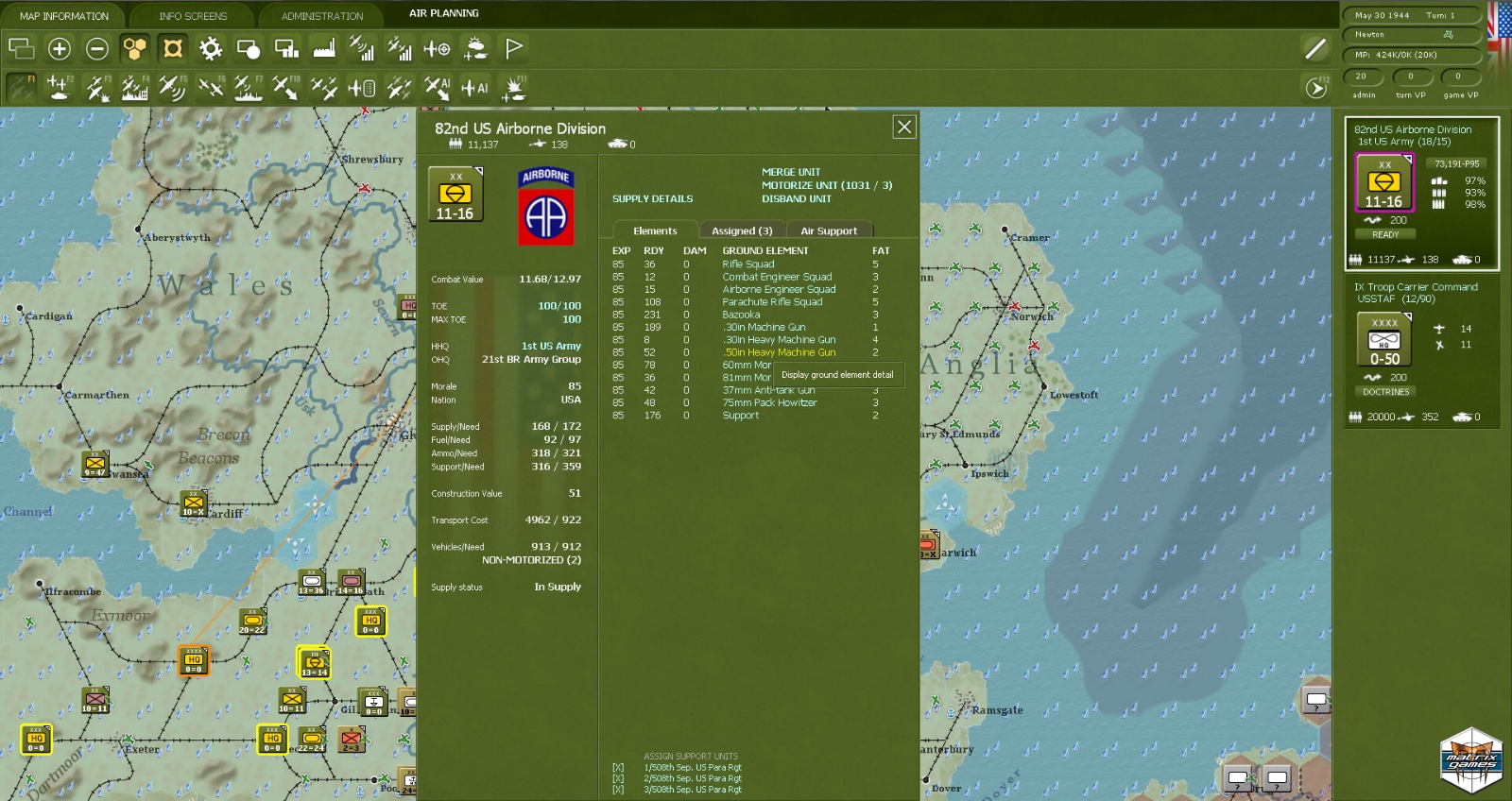Select Motorize Unit option

click(826, 185)
